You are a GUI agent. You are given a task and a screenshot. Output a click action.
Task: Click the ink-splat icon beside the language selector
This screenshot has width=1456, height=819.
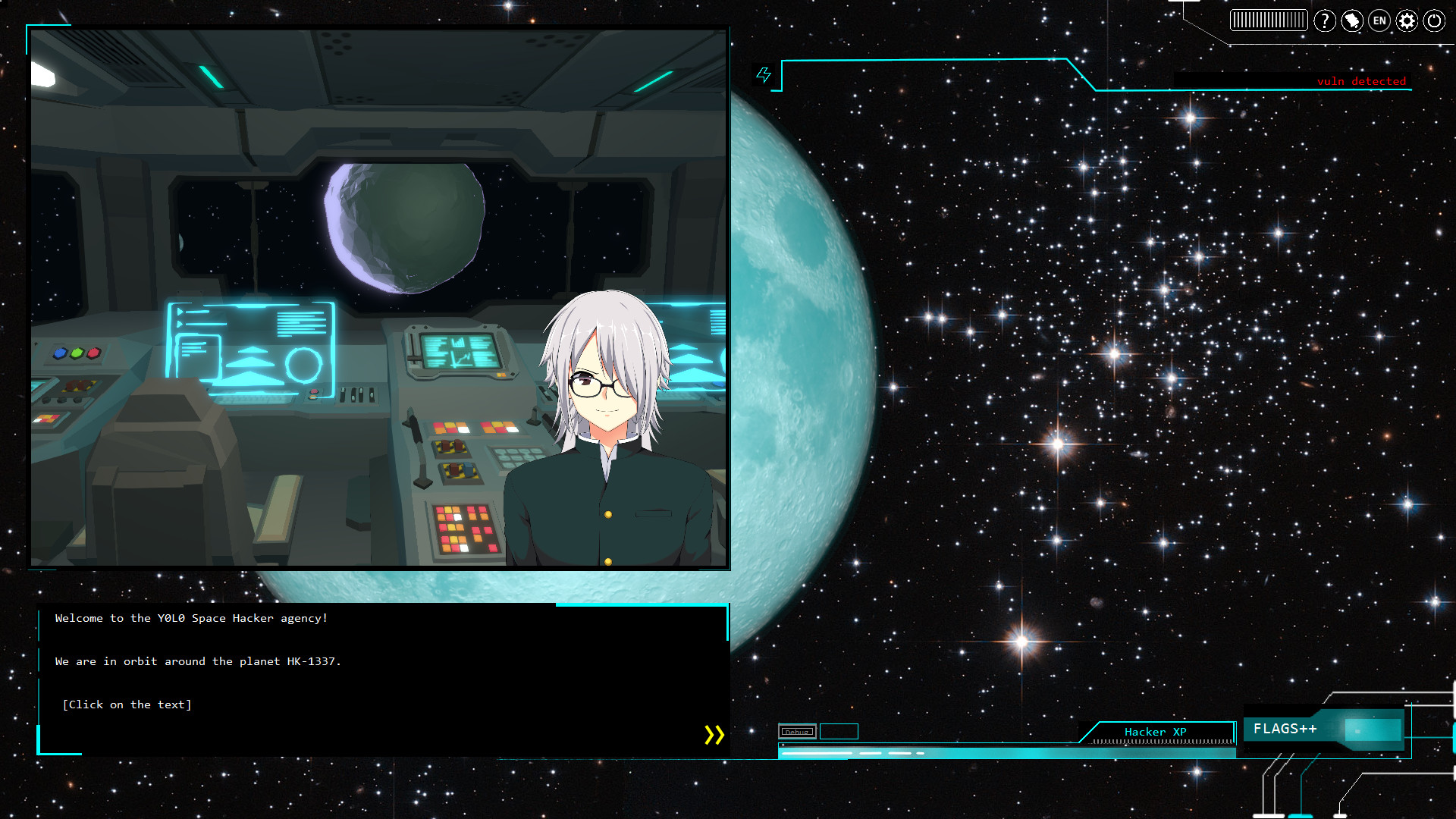pos(1351,21)
